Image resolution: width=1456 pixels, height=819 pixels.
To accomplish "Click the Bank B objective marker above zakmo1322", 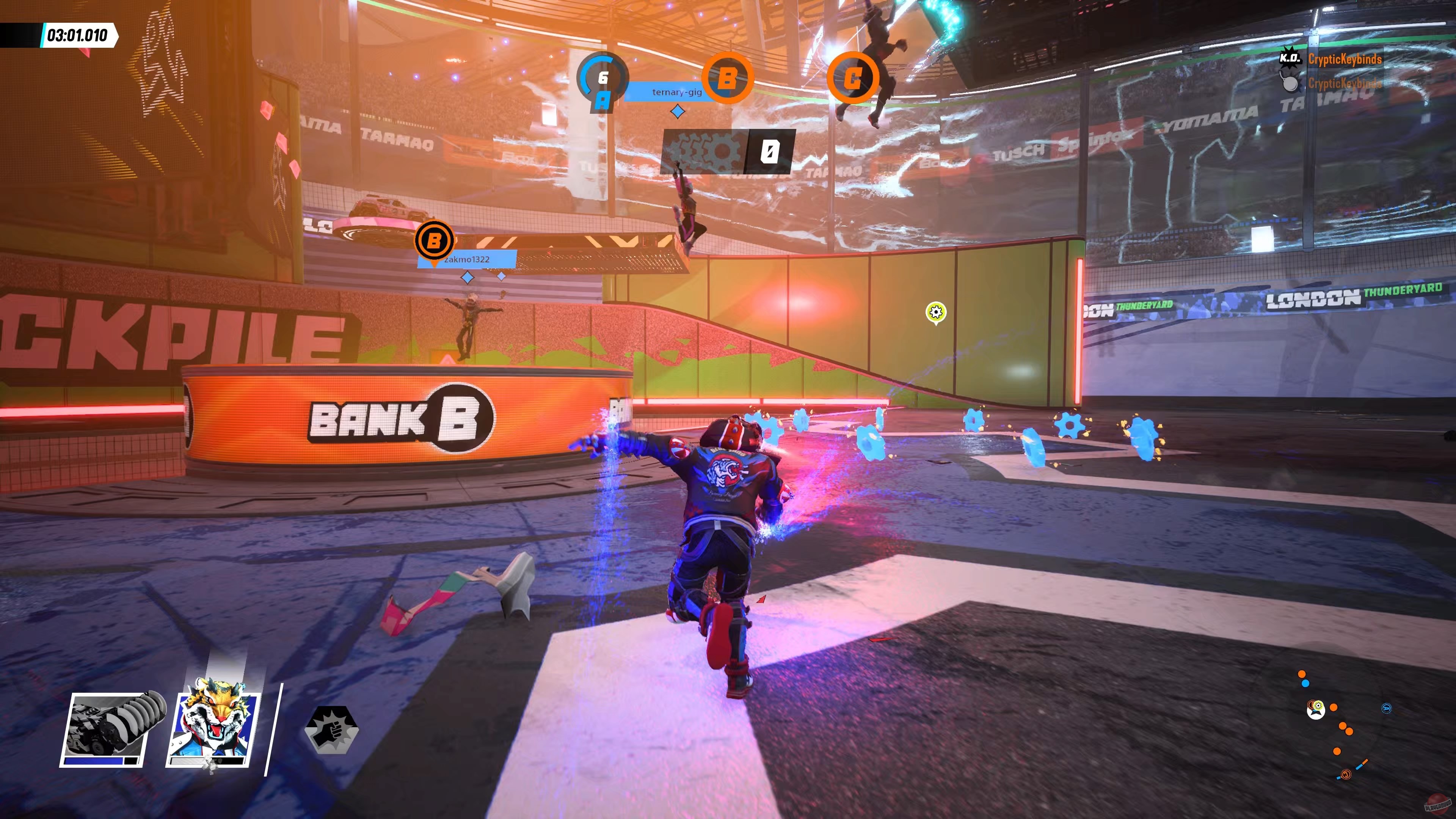I will (x=435, y=240).
